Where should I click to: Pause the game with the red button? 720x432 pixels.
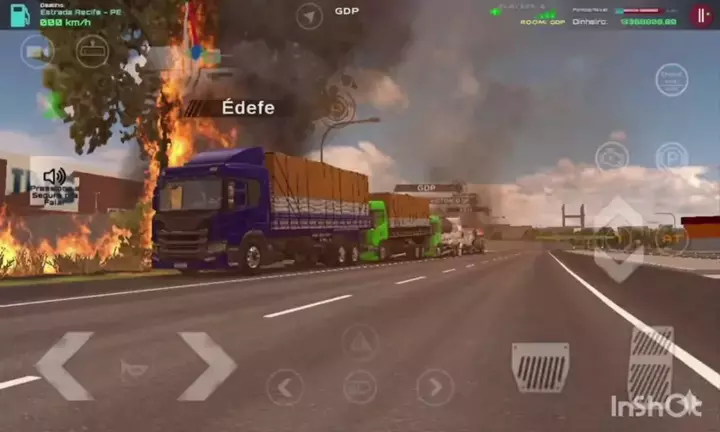[704, 15]
